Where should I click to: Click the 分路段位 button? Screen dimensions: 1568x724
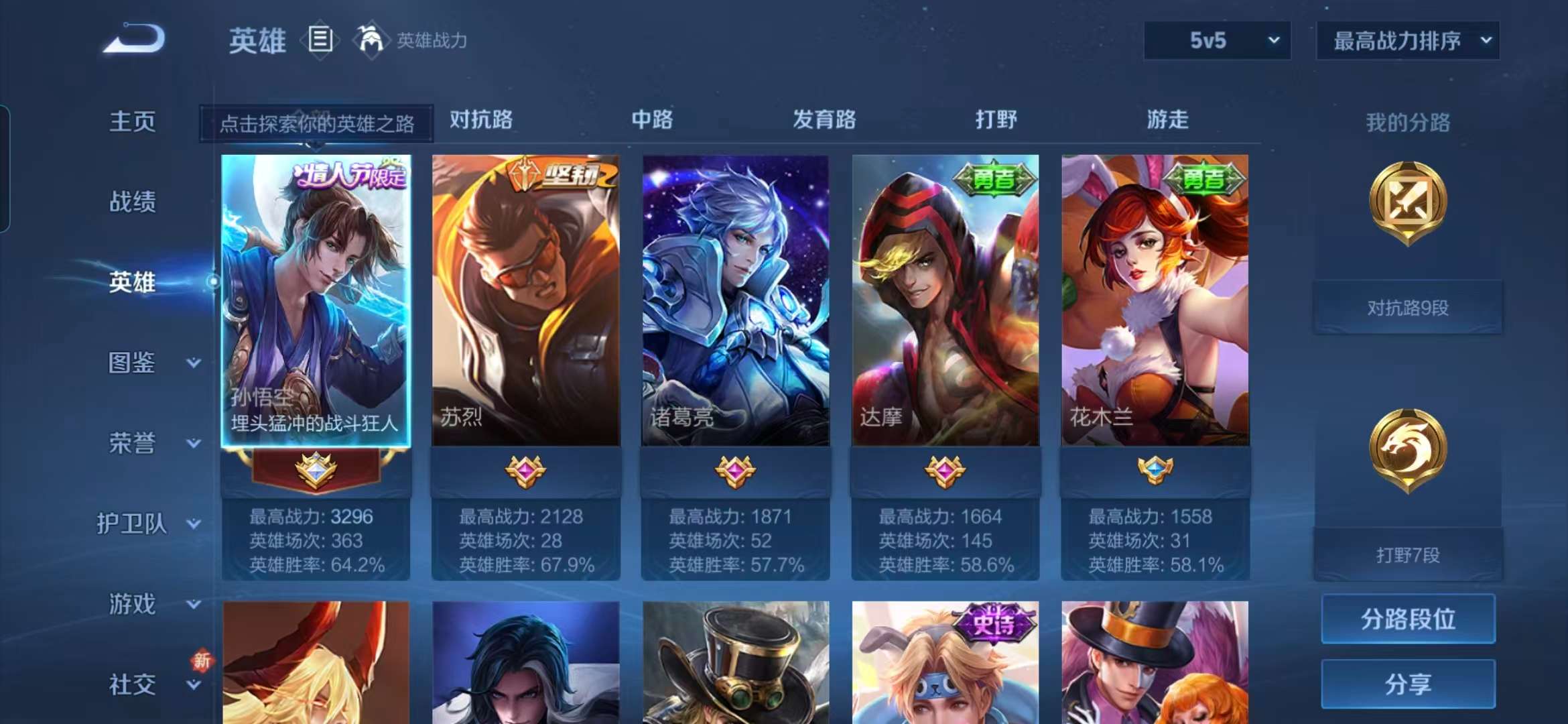1407,620
